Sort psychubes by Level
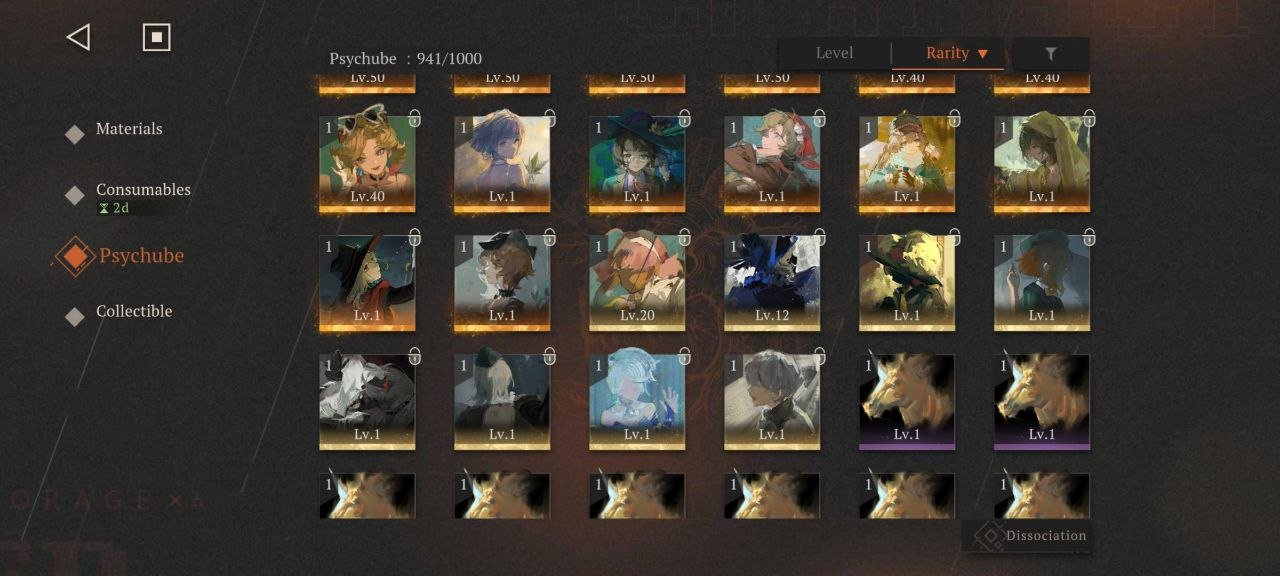The height and width of the screenshot is (576, 1280). [x=834, y=53]
